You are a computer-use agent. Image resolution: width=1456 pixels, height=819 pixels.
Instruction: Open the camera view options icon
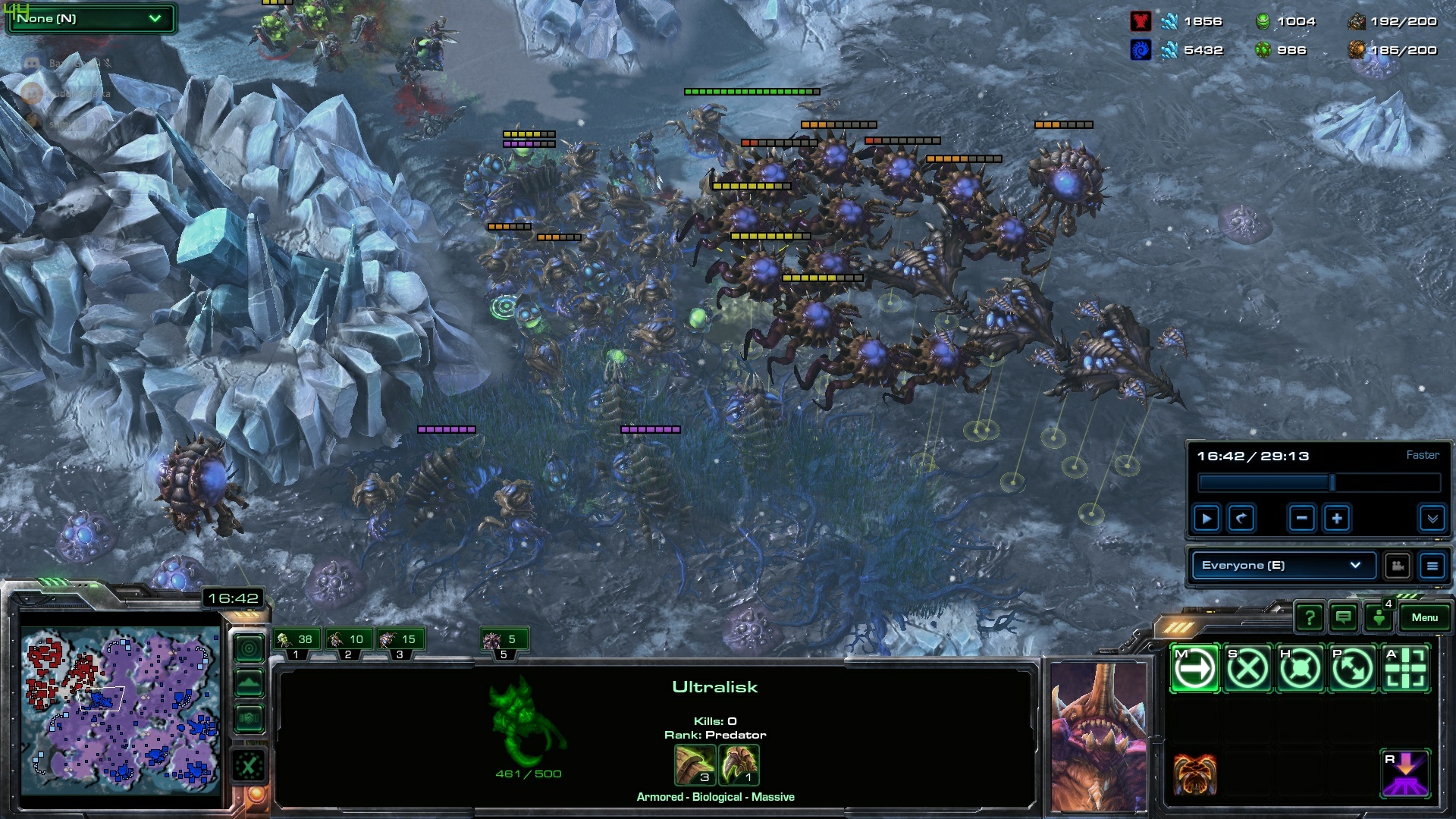pyautogui.click(x=1398, y=565)
